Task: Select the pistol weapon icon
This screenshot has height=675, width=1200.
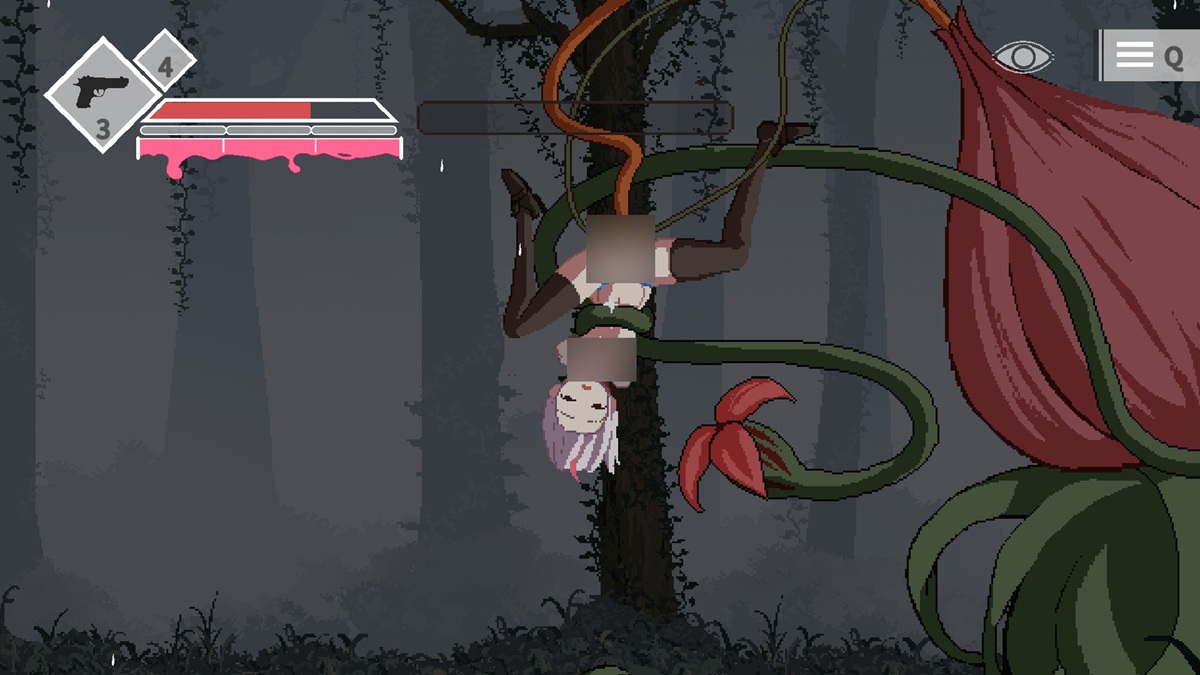Action: [x=100, y=91]
